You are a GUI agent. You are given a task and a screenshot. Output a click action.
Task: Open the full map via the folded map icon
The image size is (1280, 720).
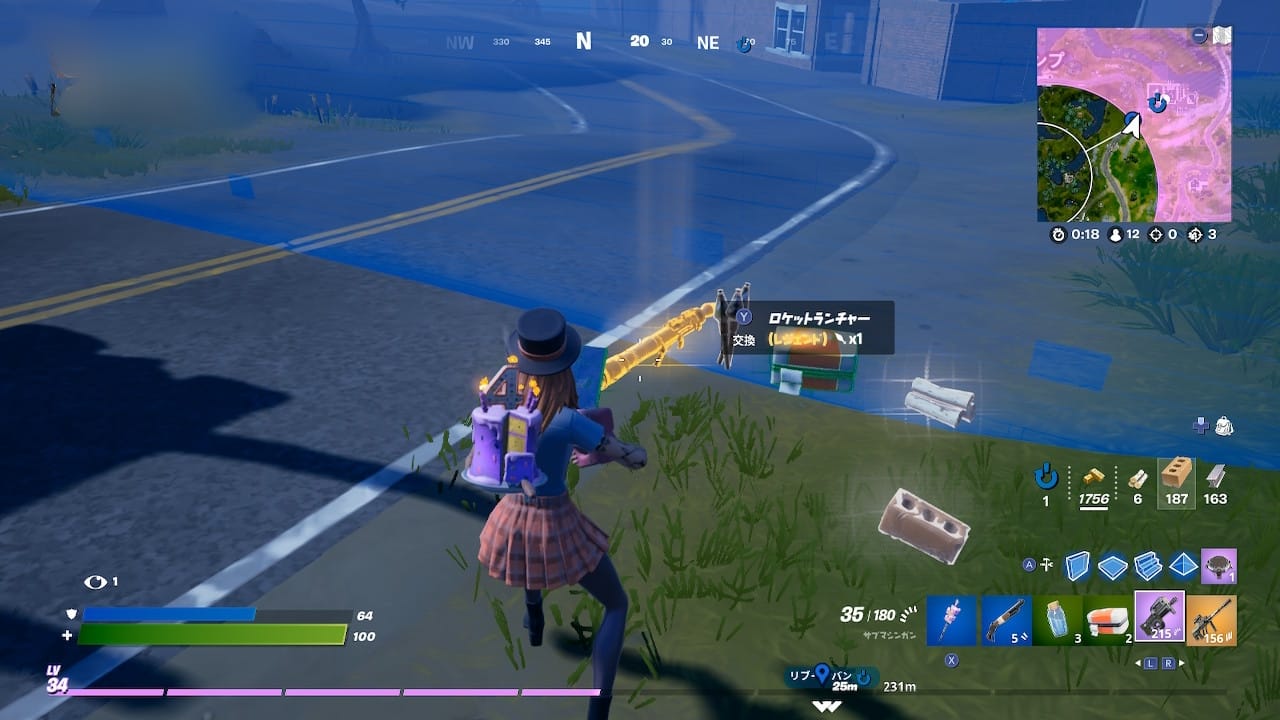[x=1222, y=36]
